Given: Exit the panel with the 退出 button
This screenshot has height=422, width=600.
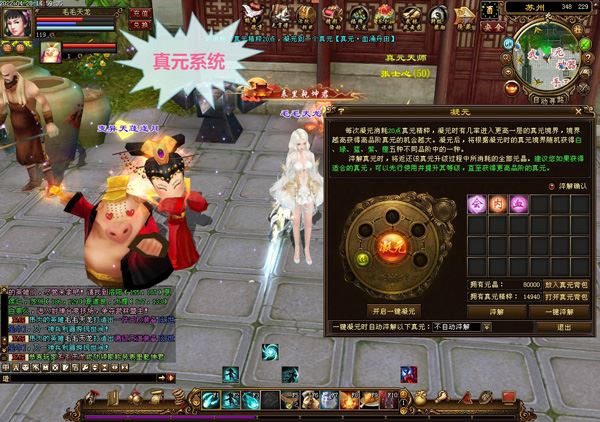Looking at the screenshot, I should [566, 327].
